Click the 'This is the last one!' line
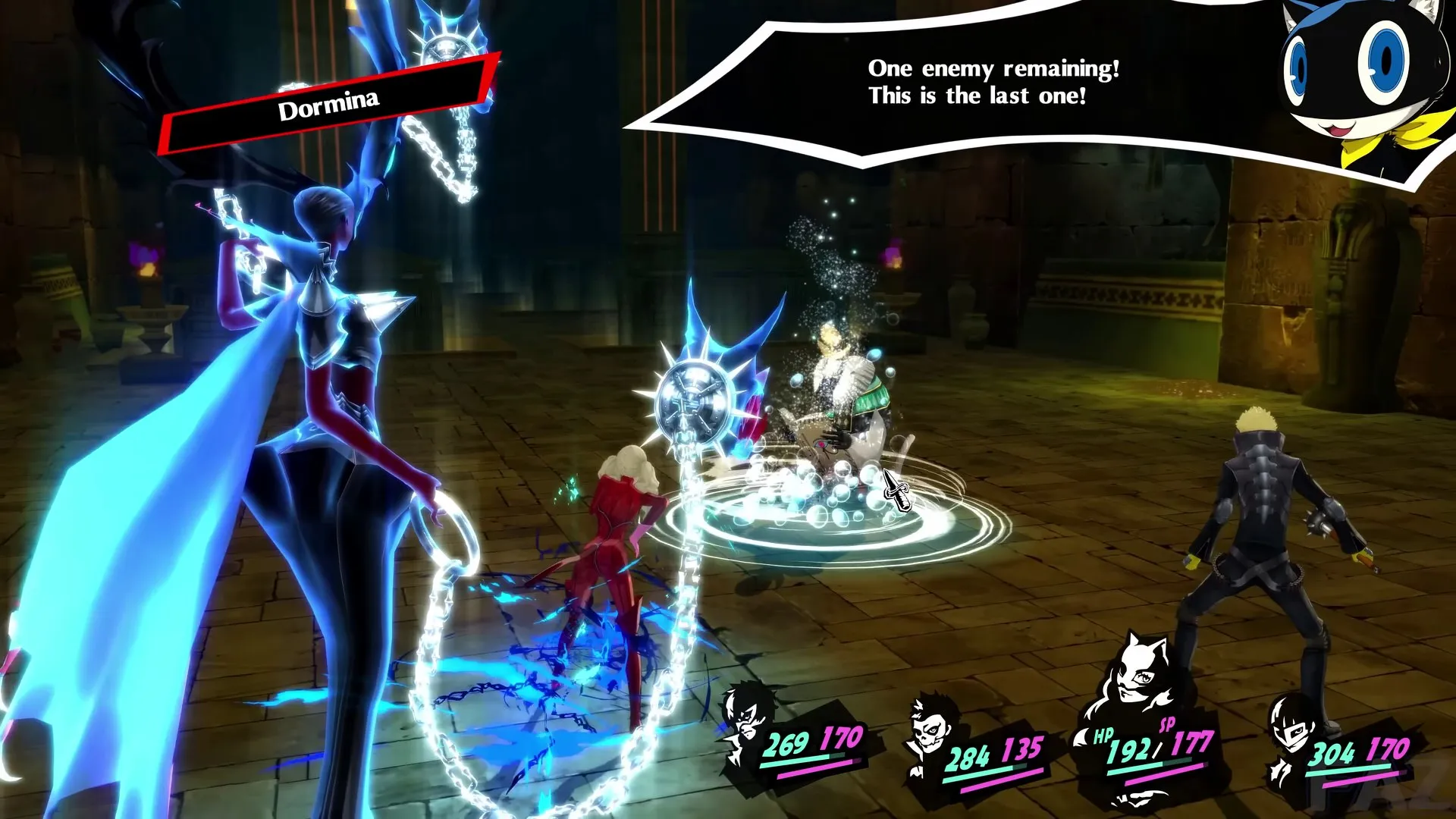 pos(978,96)
